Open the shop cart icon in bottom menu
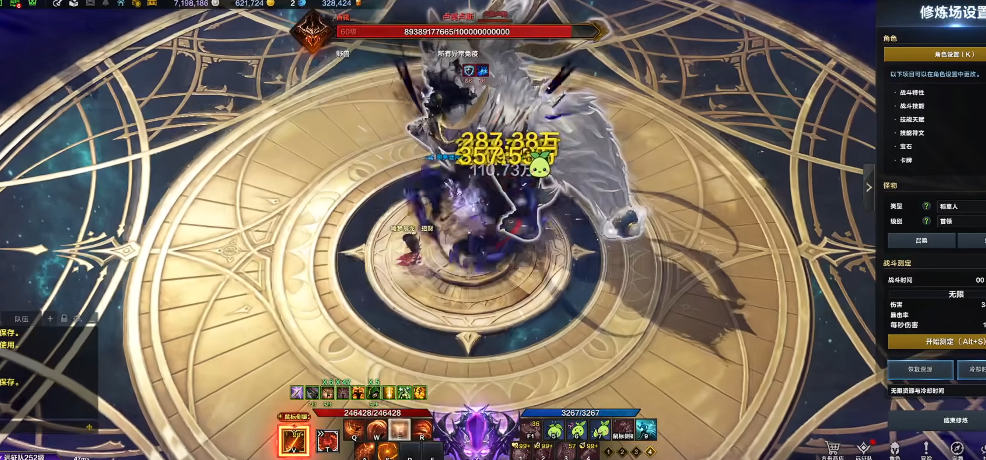The image size is (986, 460). (x=831, y=447)
